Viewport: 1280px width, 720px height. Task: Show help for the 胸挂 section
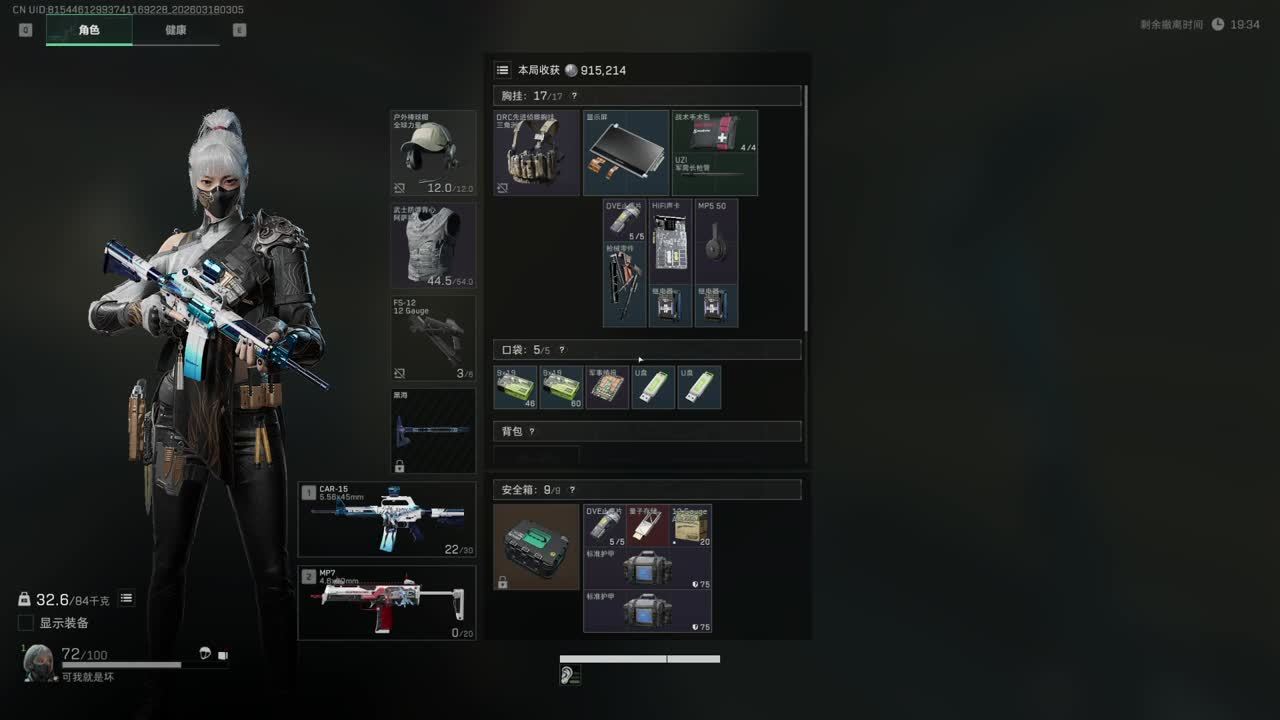(574, 96)
